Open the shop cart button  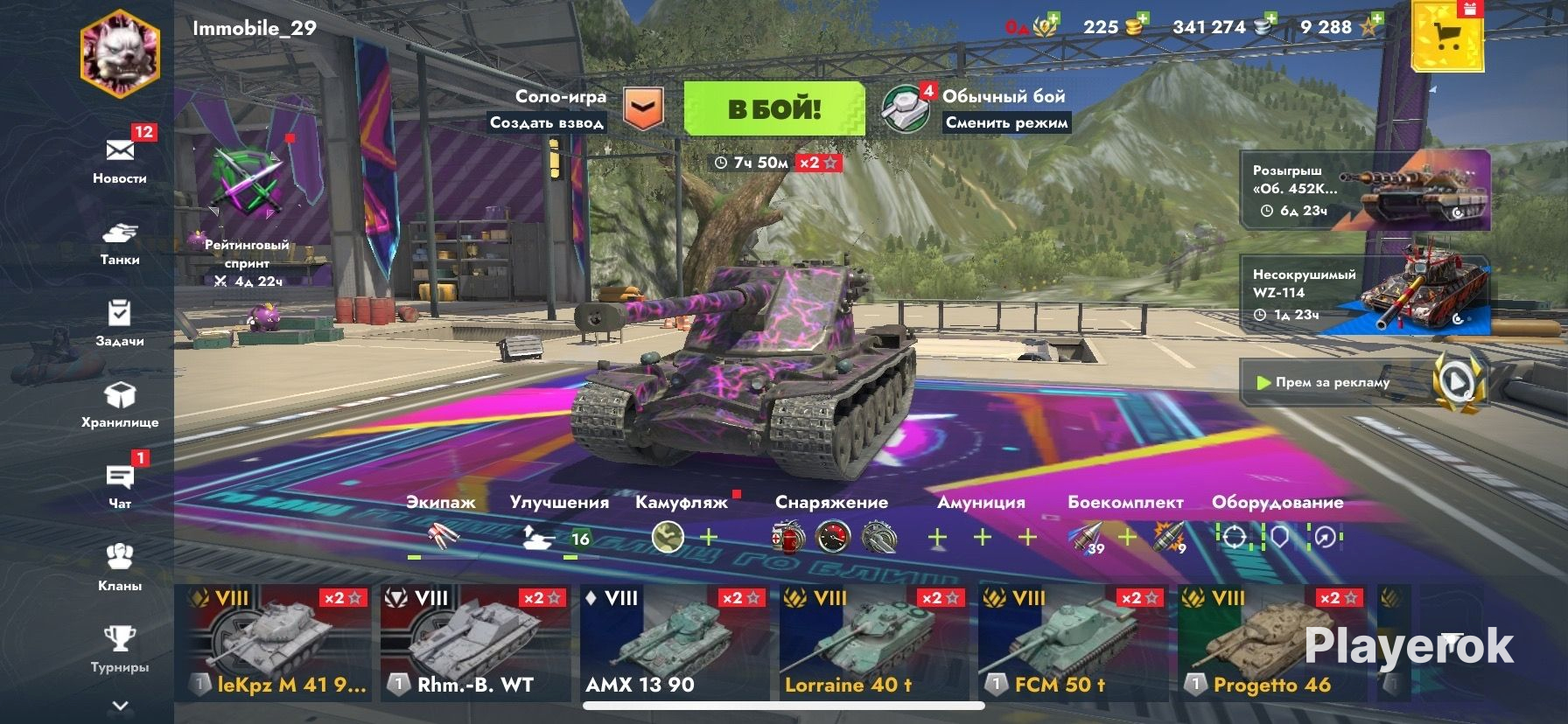click(x=1447, y=37)
